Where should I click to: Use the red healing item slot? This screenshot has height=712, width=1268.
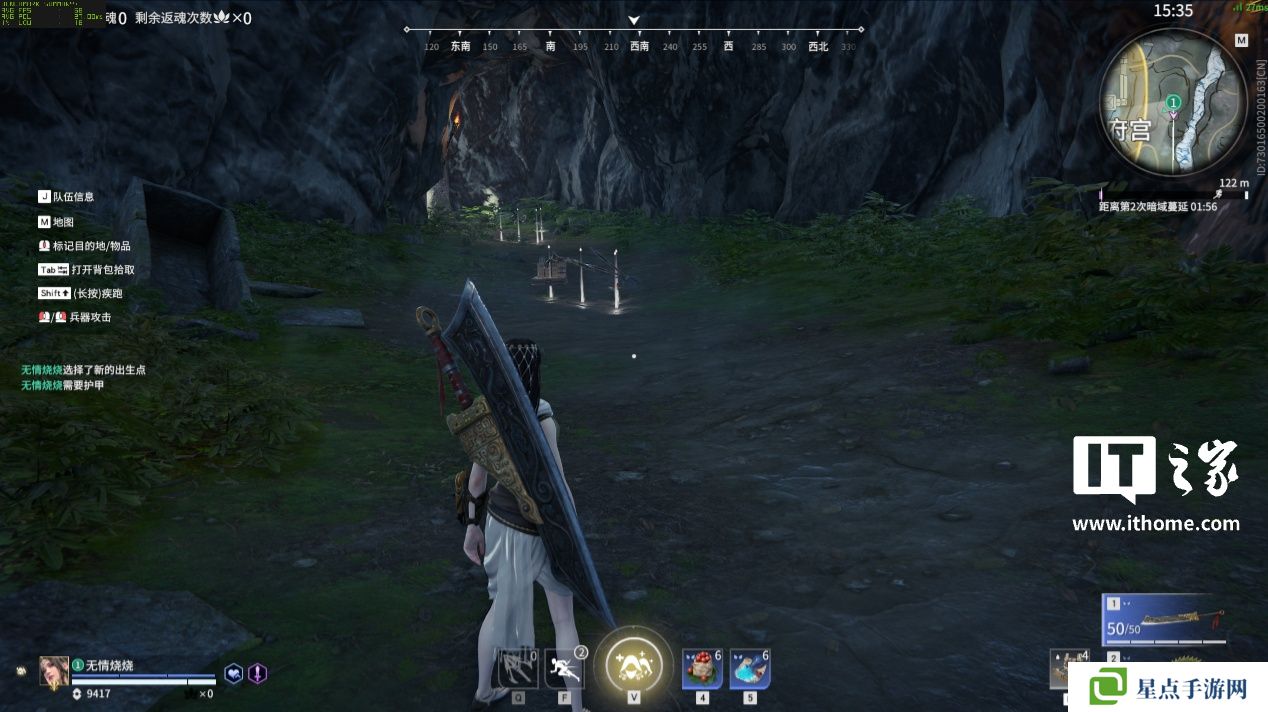702,669
